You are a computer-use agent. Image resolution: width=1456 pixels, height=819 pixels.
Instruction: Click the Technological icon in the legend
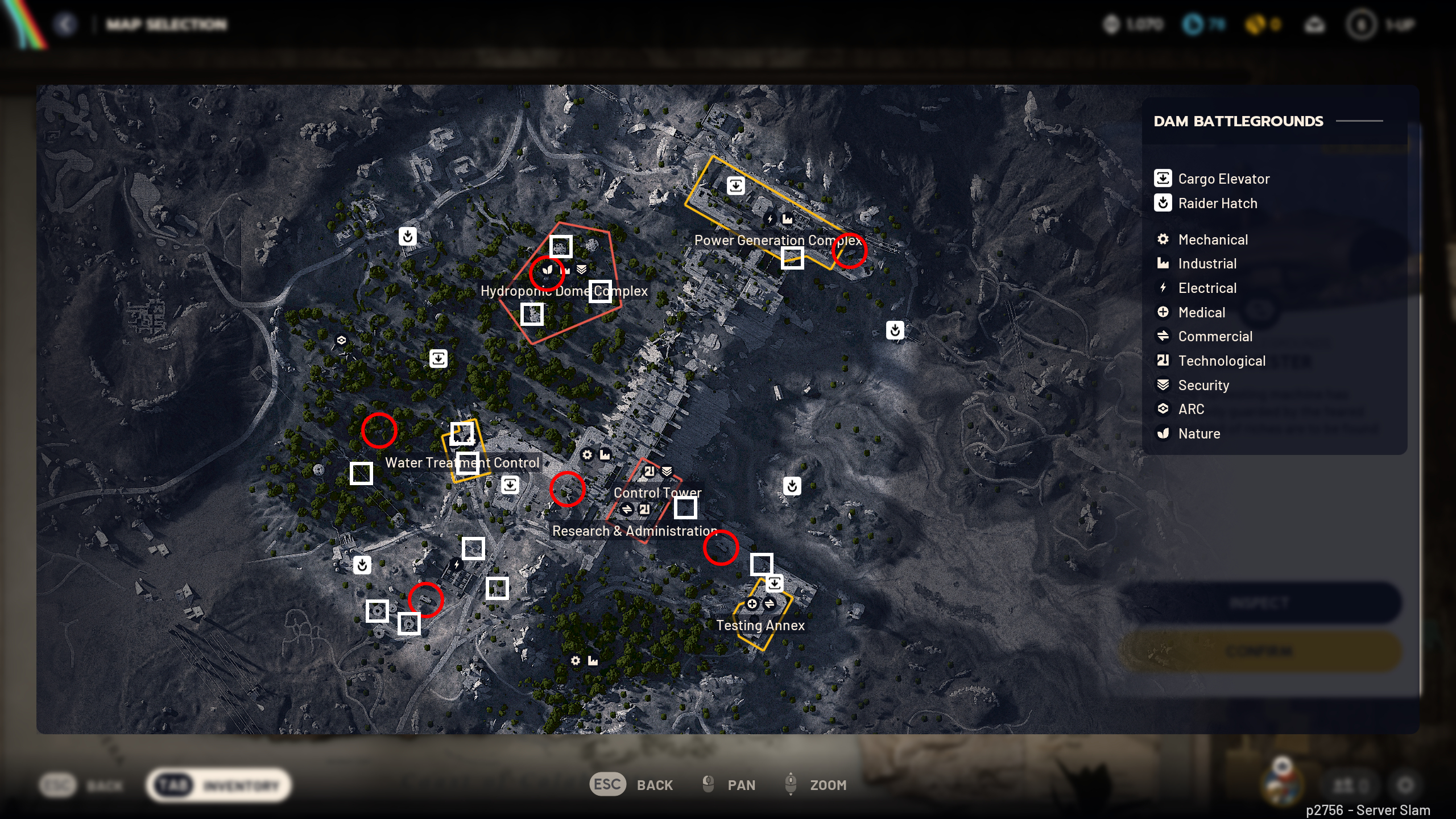(1164, 361)
